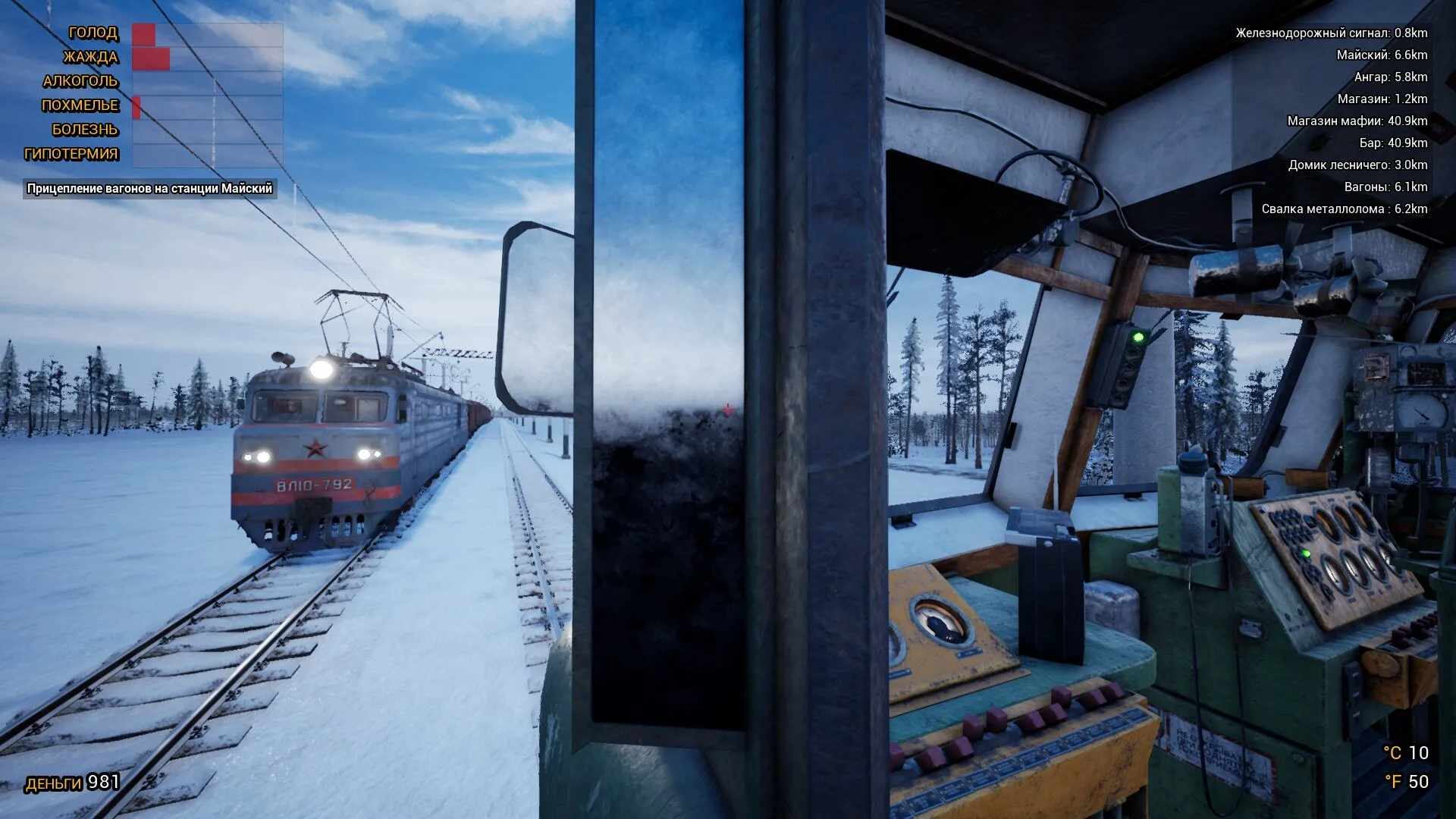The image size is (1456, 819).
Task: Select the Вагоны location entry
Action: (1385, 187)
